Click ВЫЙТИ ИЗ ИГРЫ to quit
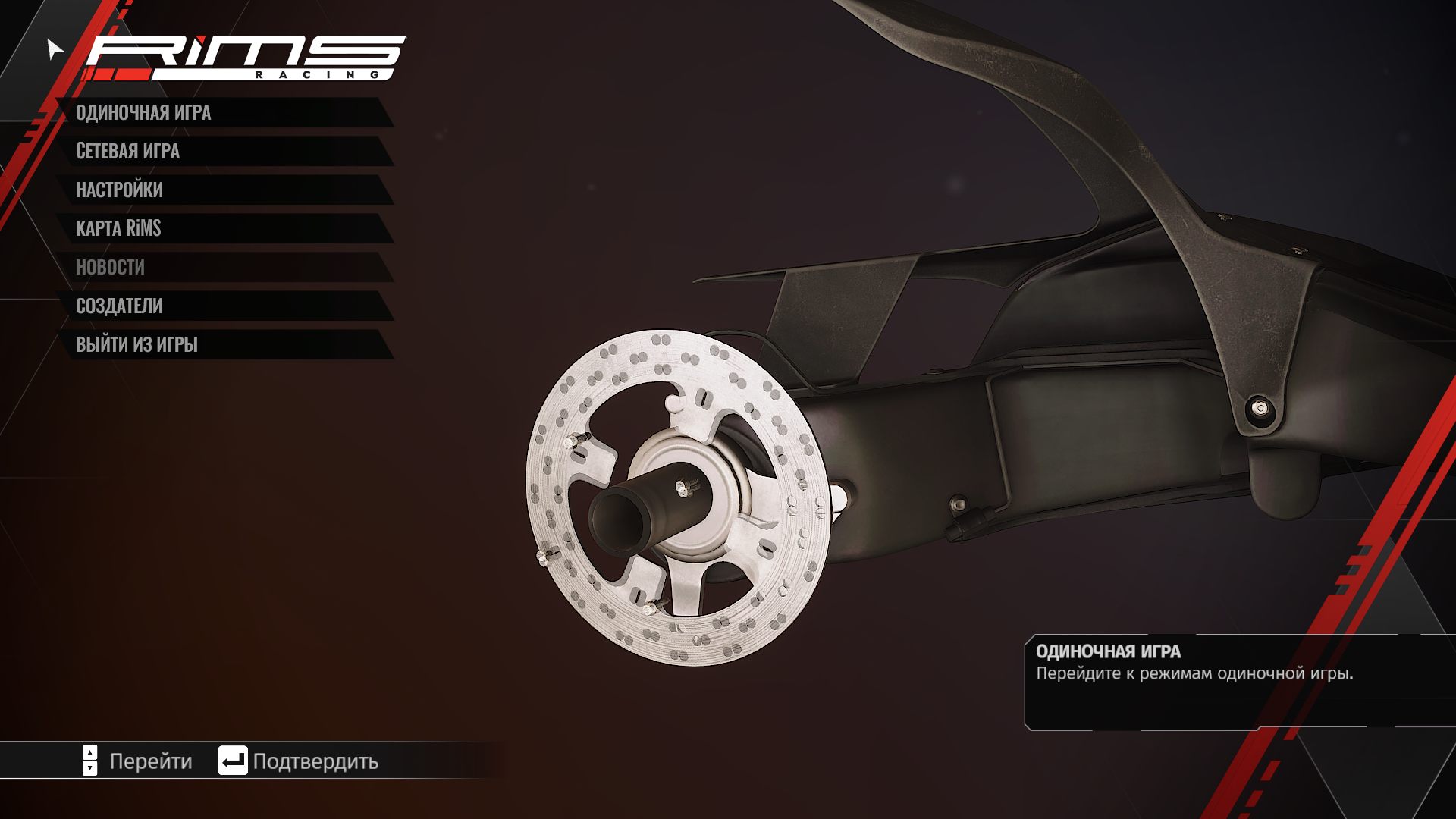 click(x=136, y=345)
